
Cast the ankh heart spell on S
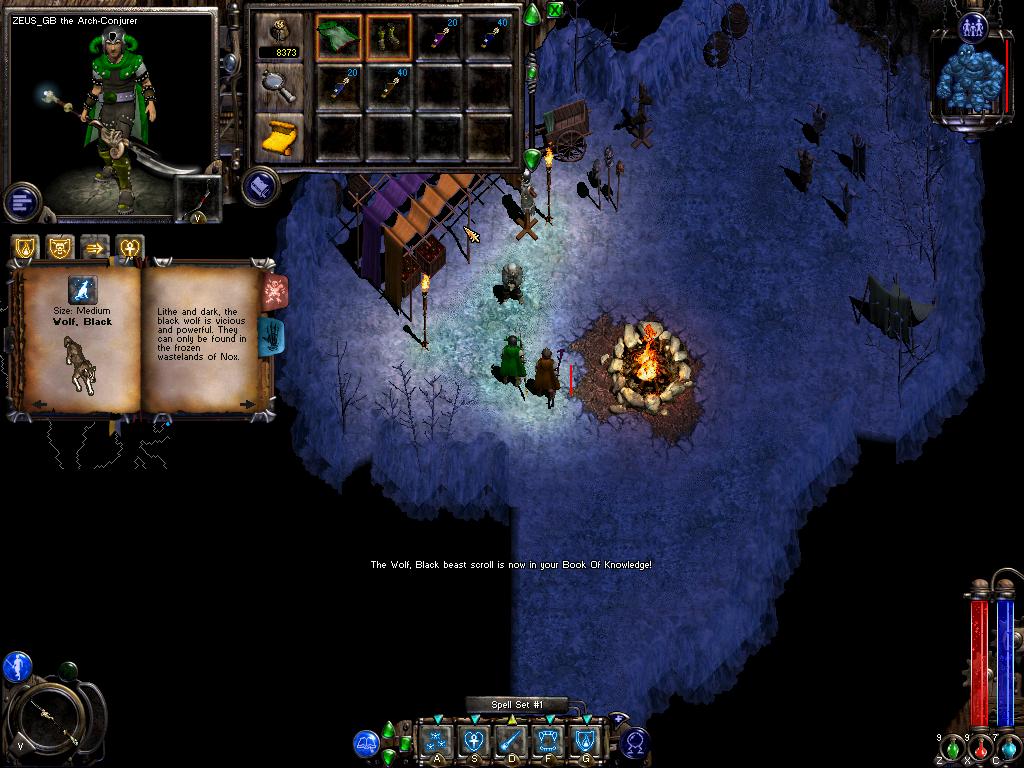473,741
